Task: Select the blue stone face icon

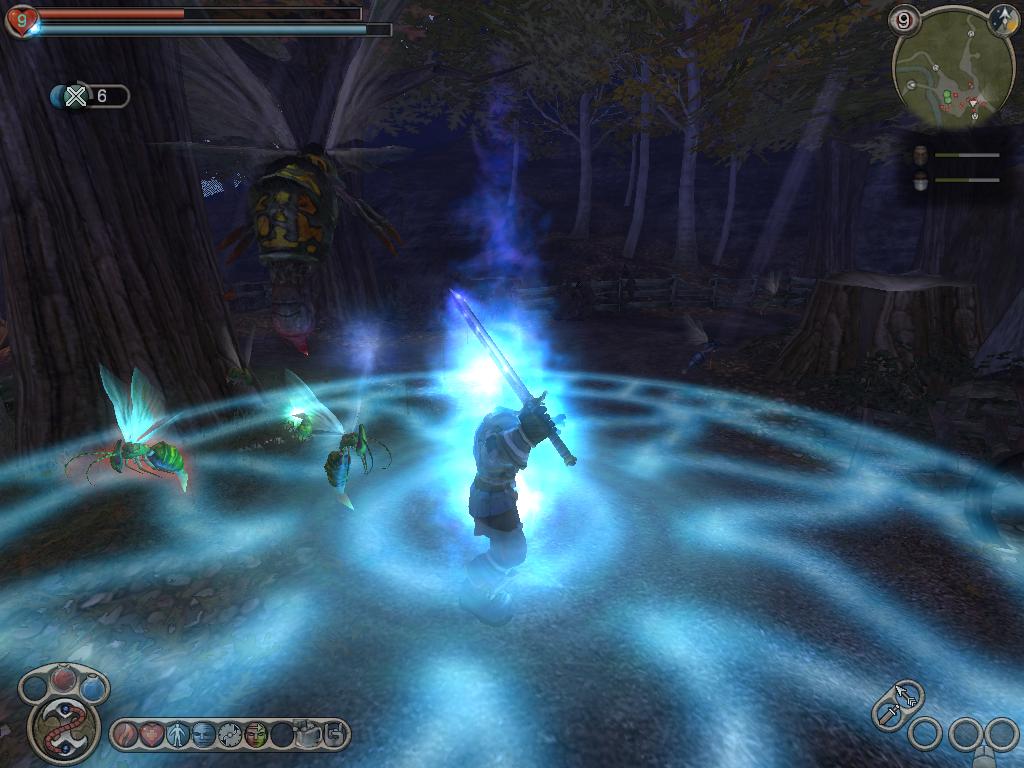Action: [x=203, y=735]
